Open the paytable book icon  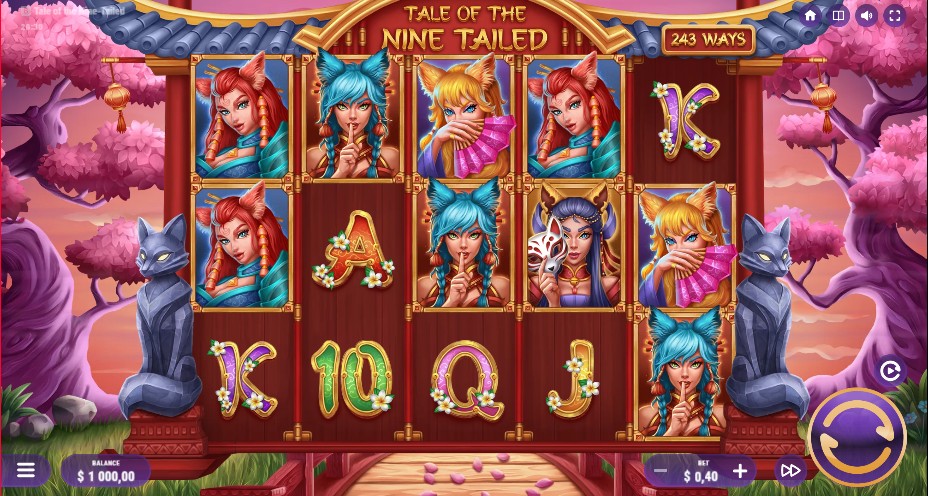click(839, 15)
